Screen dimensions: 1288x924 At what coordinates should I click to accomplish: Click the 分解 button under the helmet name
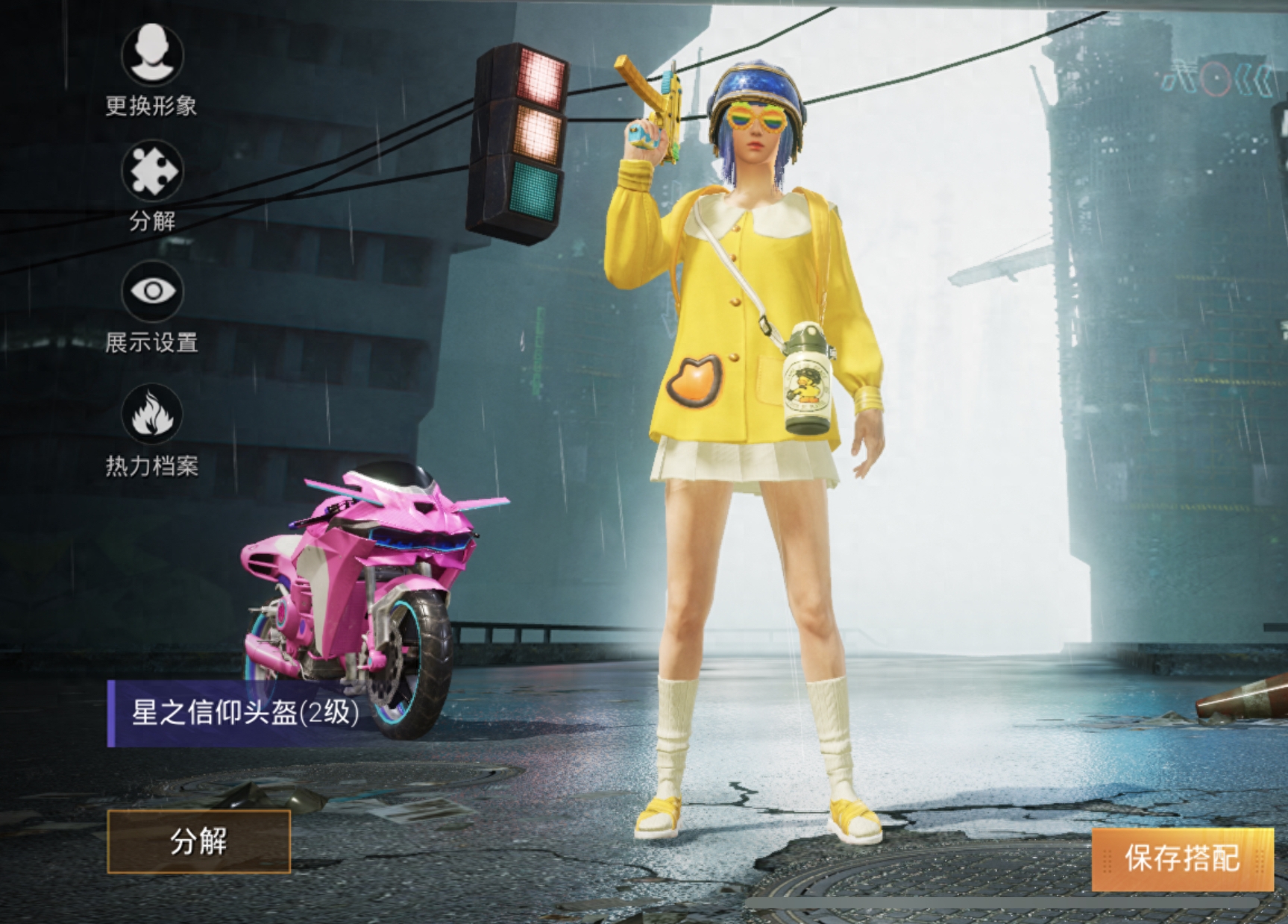click(x=198, y=841)
